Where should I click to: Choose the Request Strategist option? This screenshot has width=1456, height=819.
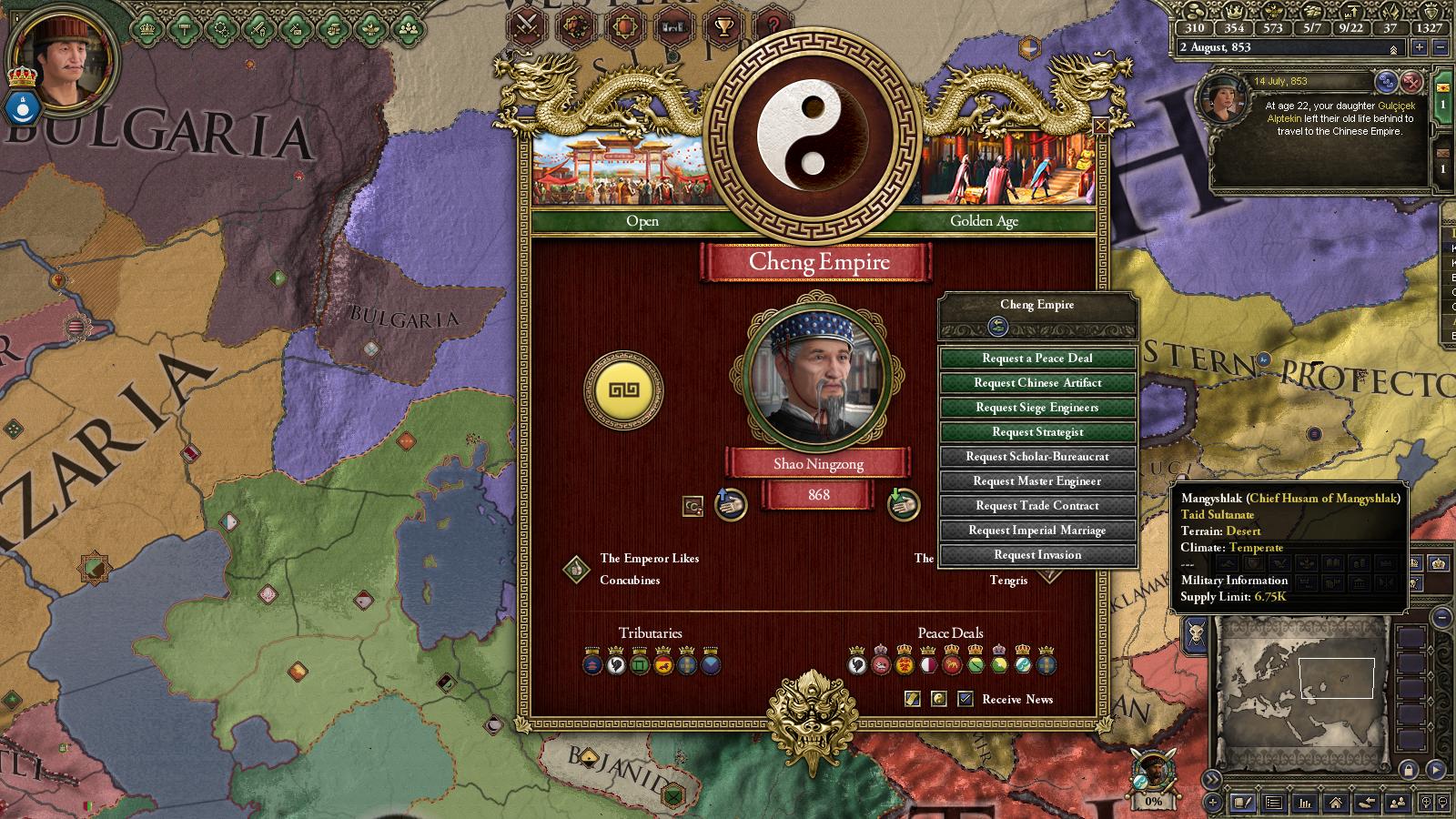tap(1036, 432)
